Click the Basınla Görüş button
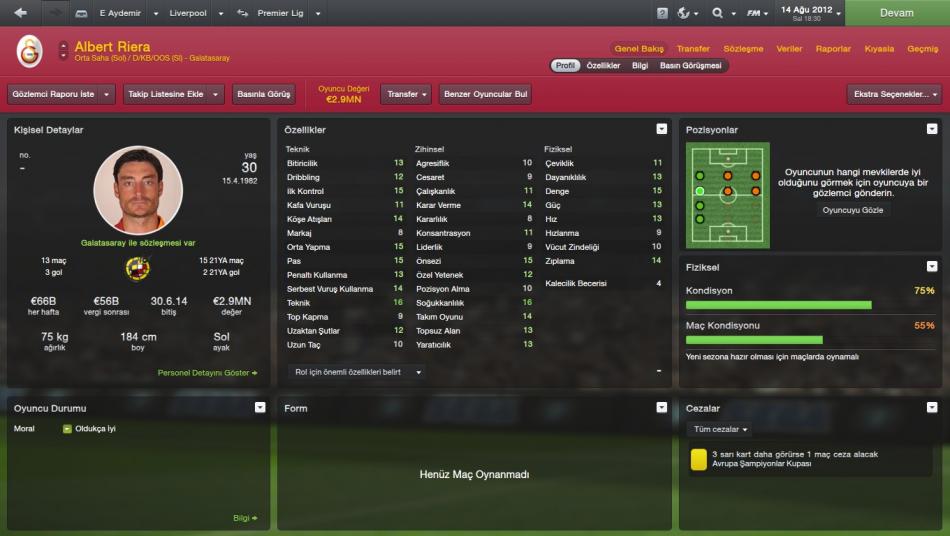Screen dimensions: 950x536 (x=264, y=94)
